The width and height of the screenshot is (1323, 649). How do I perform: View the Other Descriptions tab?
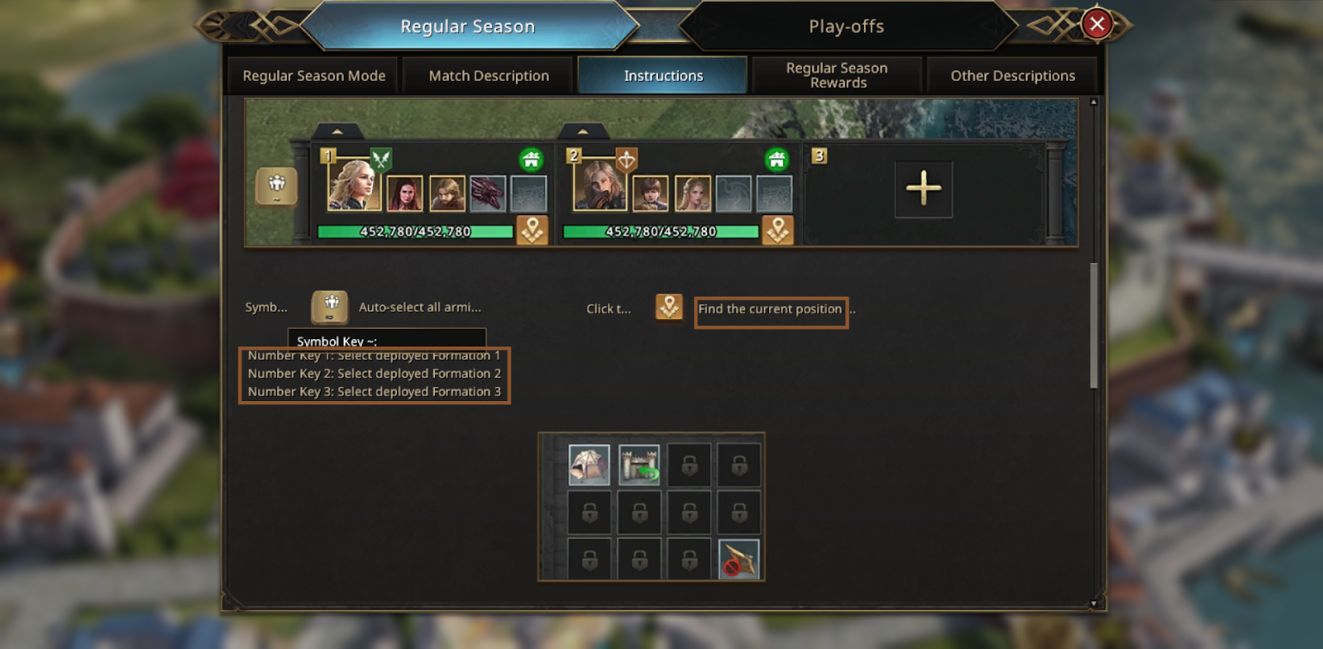click(1012, 76)
